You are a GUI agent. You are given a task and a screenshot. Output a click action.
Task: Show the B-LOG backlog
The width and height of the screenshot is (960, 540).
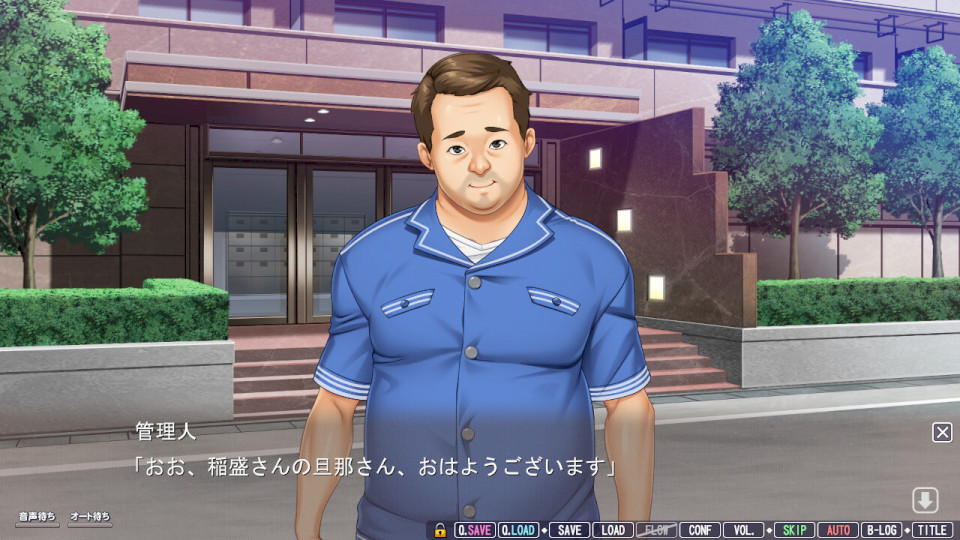[882, 530]
